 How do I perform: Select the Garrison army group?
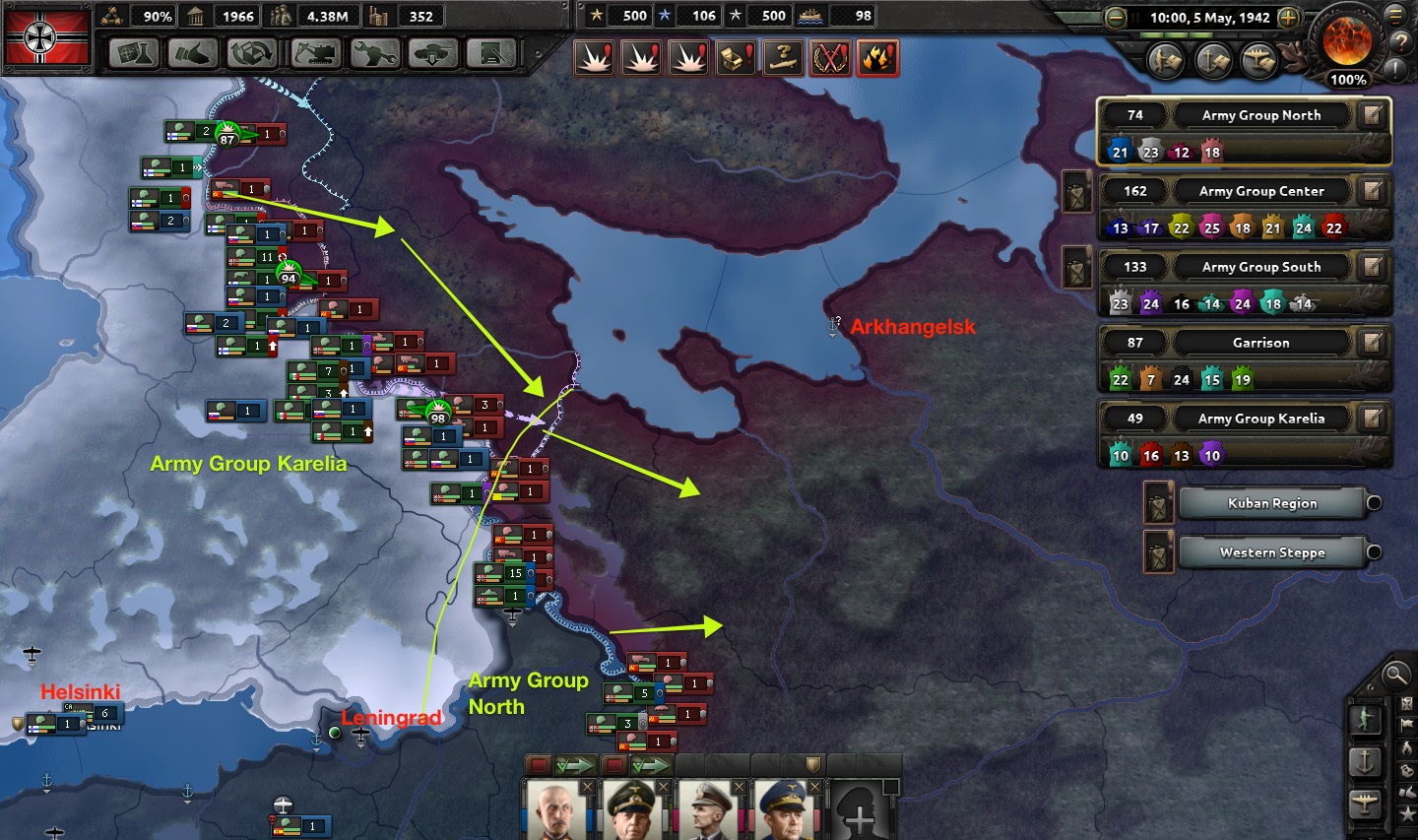[x=1260, y=343]
